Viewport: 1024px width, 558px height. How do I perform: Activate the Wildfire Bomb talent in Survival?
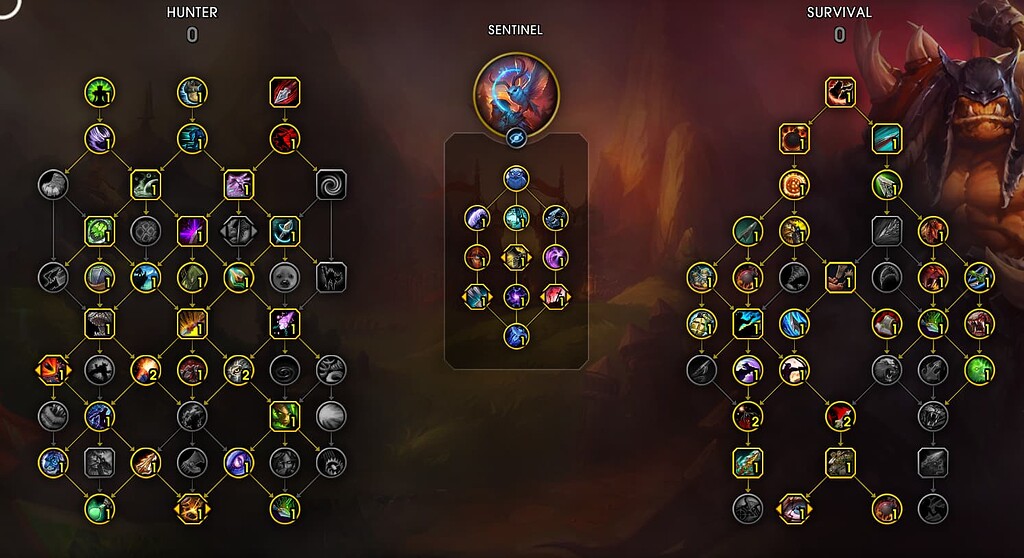(x=793, y=139)
